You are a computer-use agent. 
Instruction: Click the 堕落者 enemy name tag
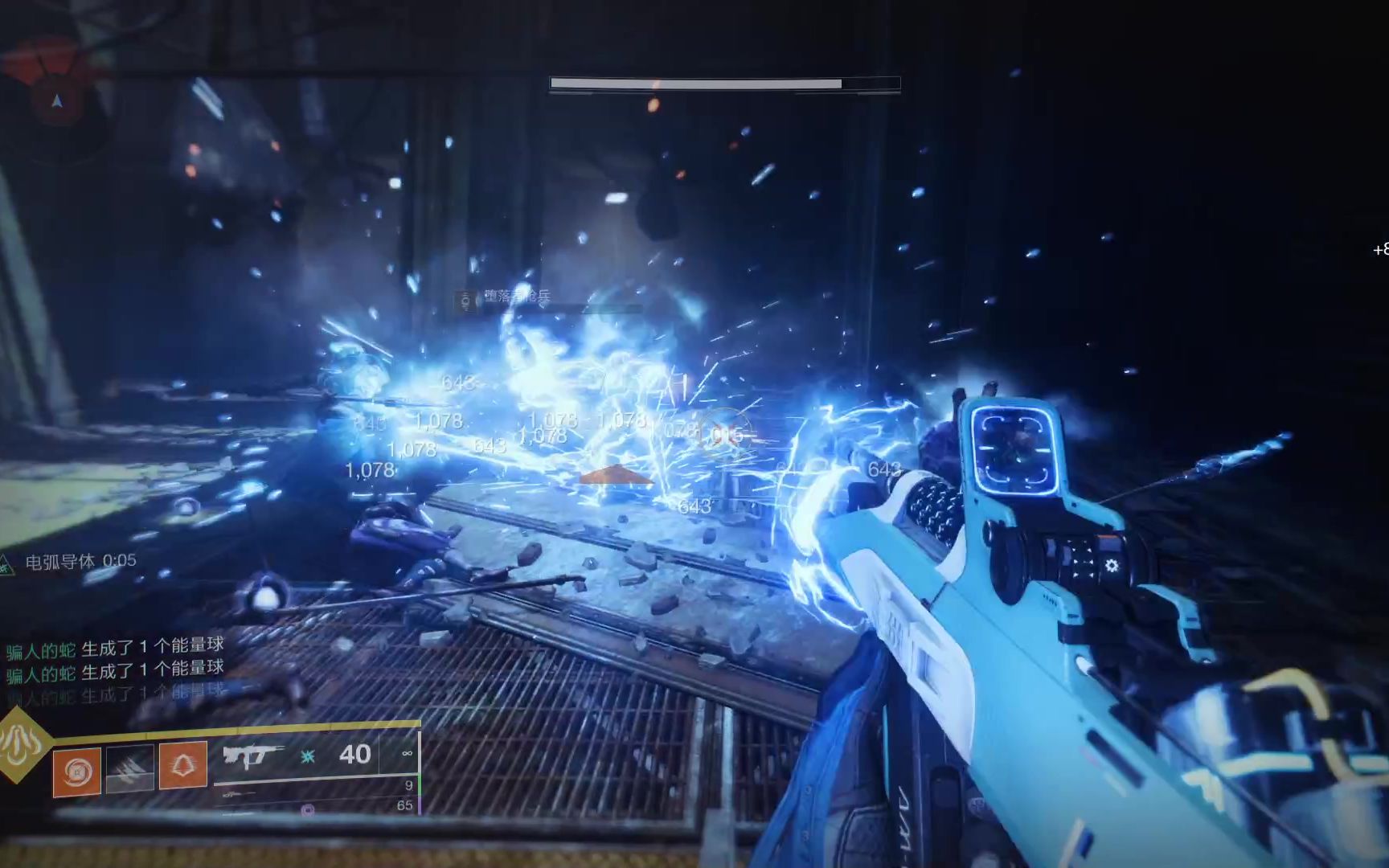(x=506, y=297)
